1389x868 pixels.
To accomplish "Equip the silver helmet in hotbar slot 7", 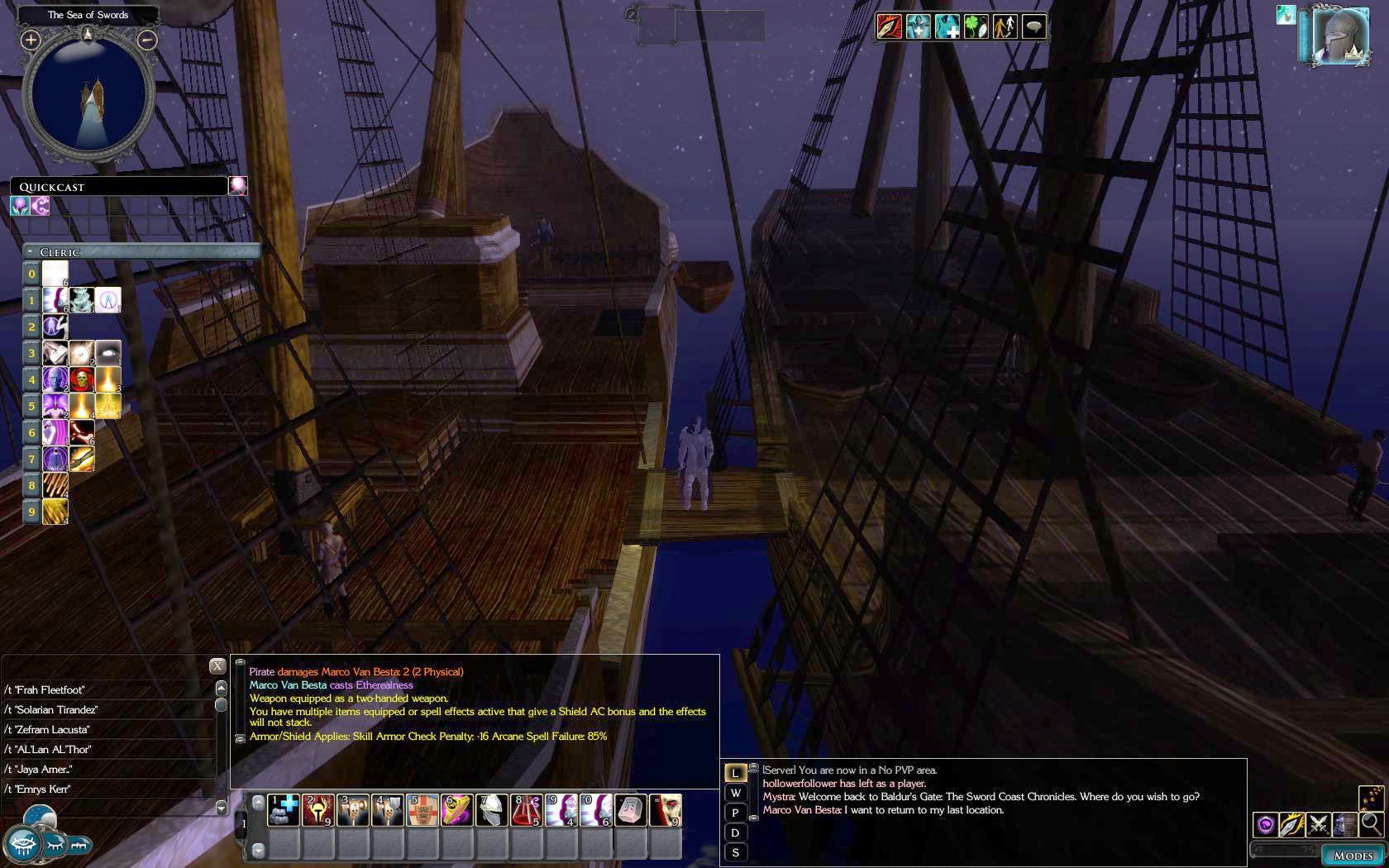I will (492, 810).
